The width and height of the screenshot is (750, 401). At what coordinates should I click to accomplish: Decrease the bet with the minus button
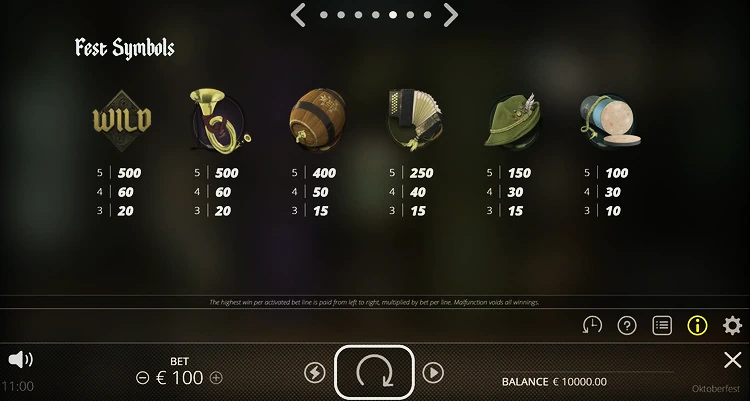click(142, 378)
